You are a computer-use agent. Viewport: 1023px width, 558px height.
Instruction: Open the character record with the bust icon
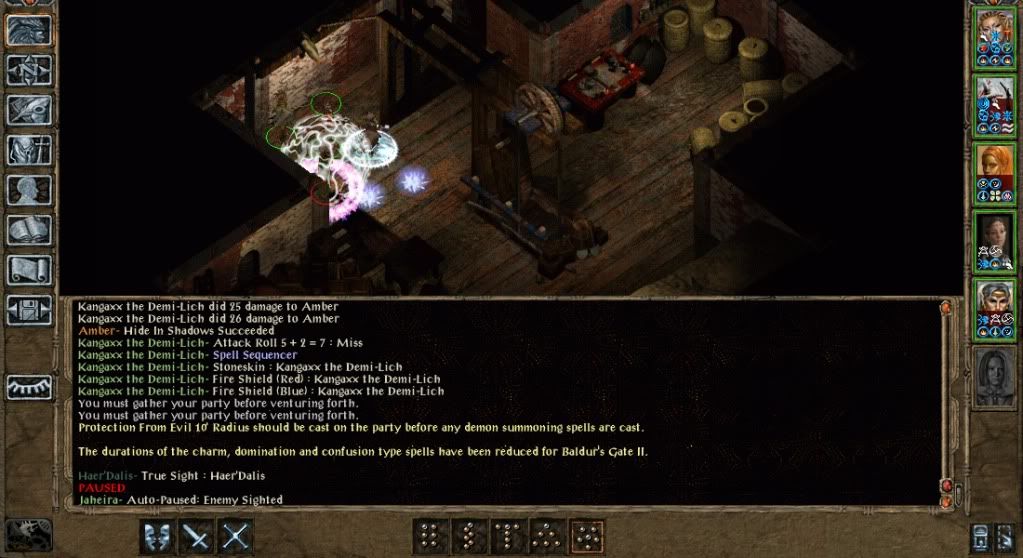pyautogui.click(x=30, y=190)
